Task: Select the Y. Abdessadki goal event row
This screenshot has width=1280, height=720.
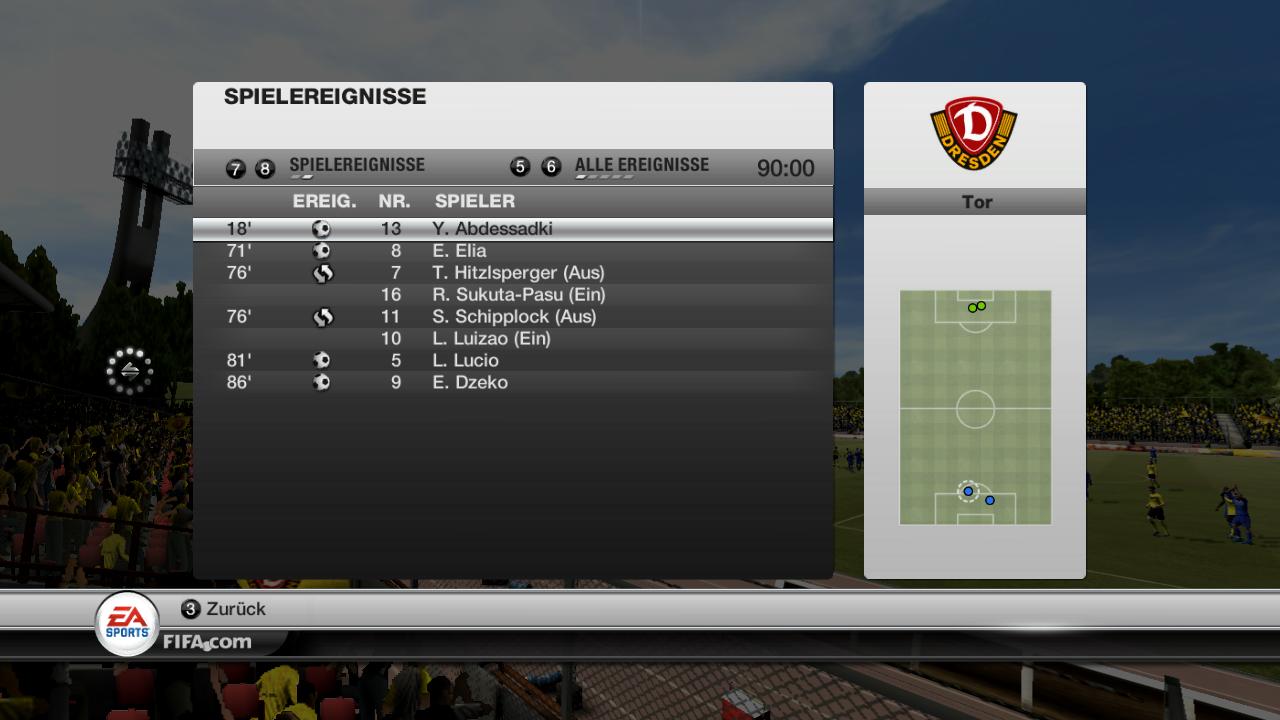Action: tap(512, 229)
